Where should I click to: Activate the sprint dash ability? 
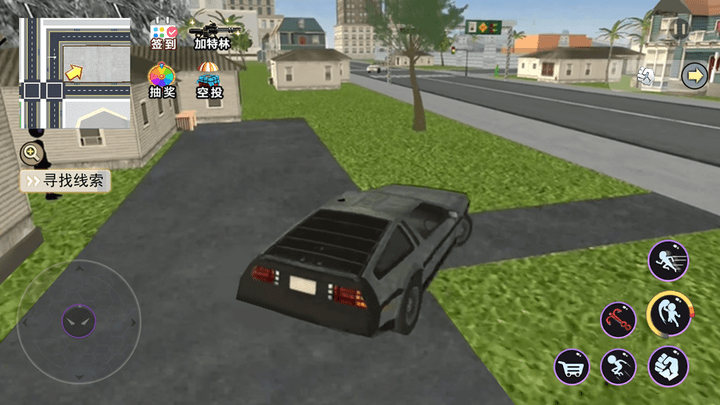[x=667, y=262]
